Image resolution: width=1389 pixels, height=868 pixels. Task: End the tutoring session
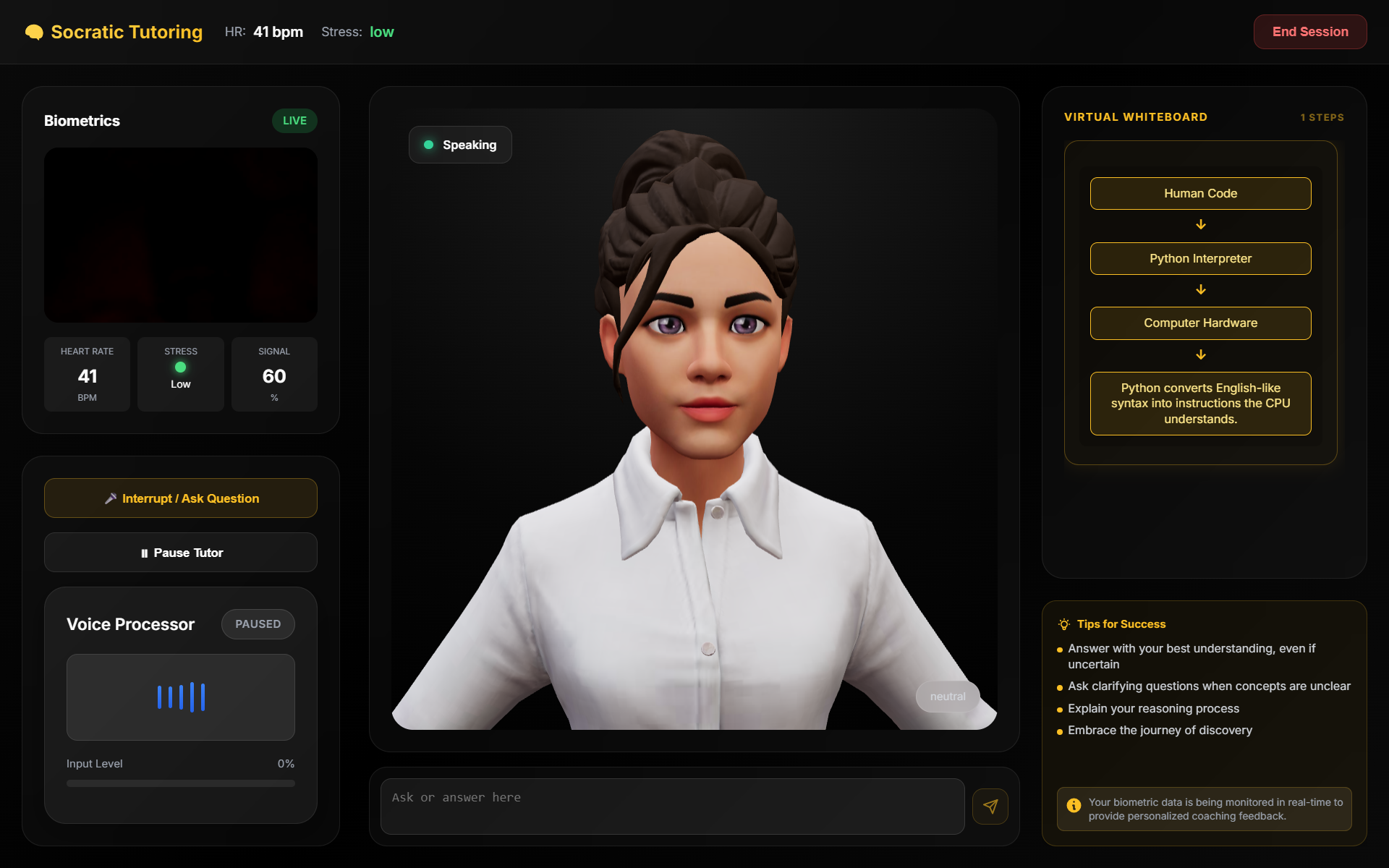point(1309,32)
